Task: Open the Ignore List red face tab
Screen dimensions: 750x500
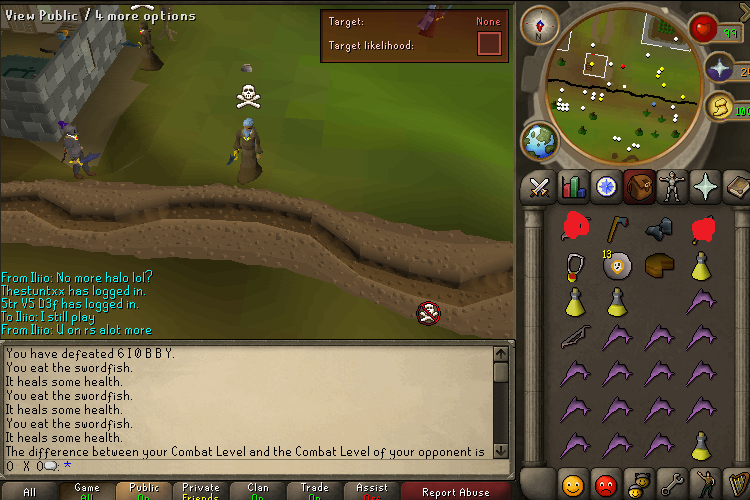Action: [x=606, y=483]
